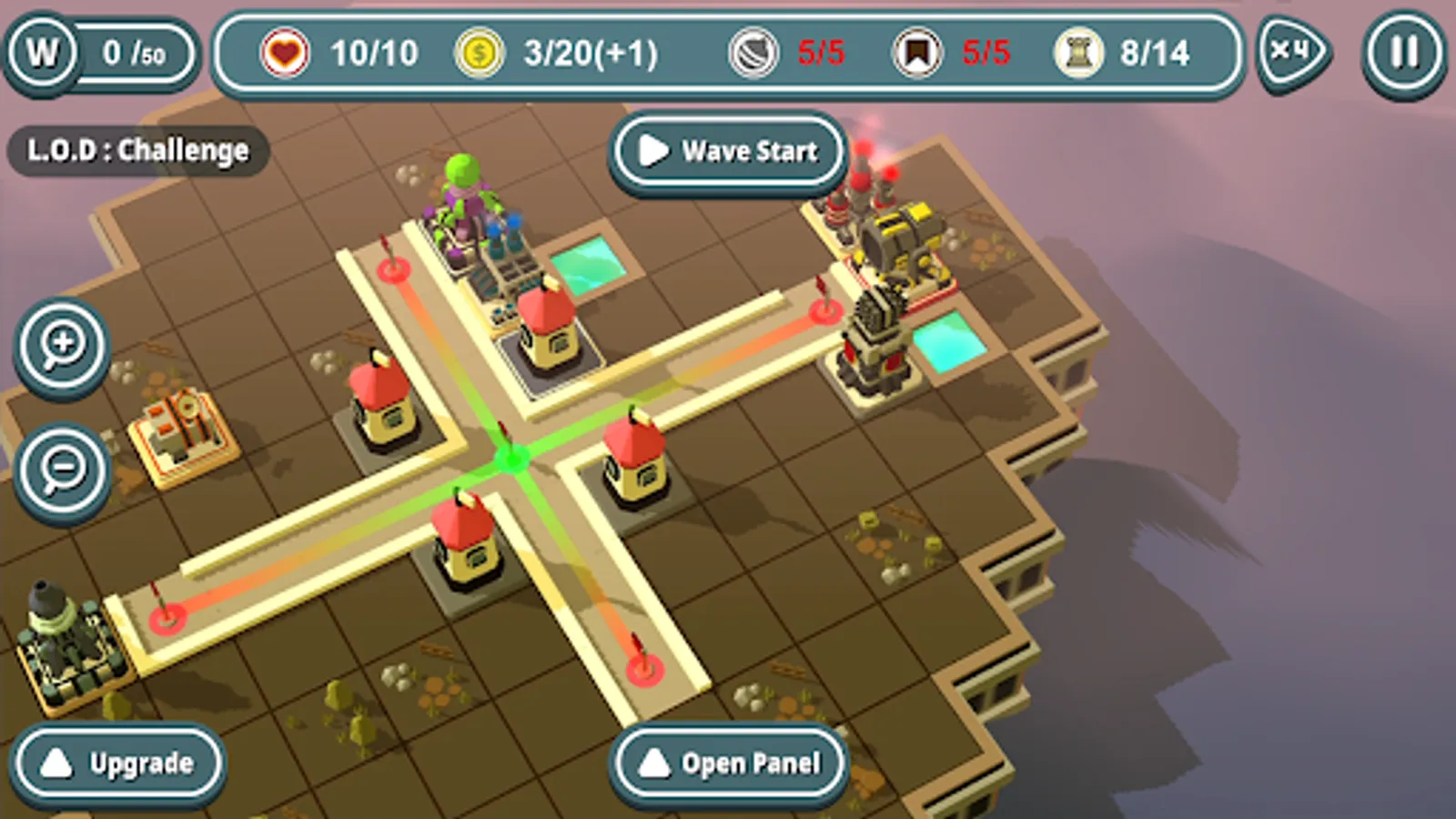1456x819 pixels.
Task: Click the gold coin currency icon
Action: coord(480,53)
